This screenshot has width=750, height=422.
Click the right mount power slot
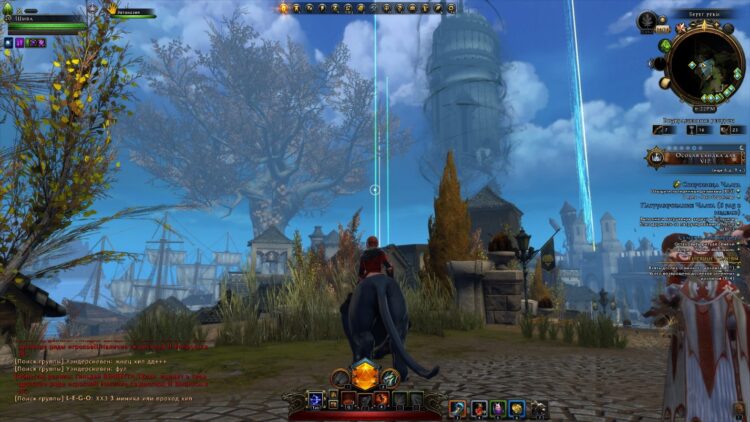(389, 377)
